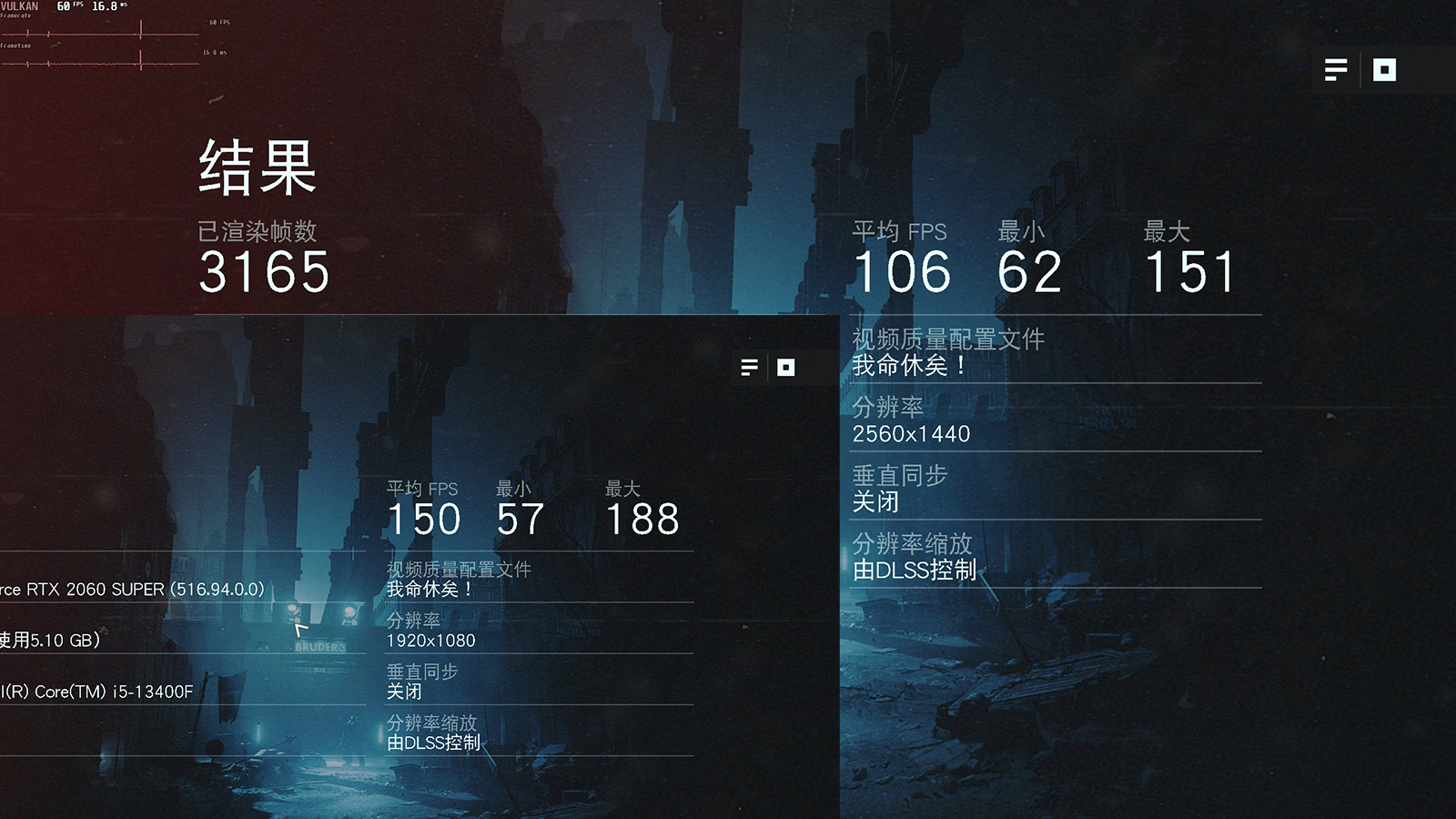Click the i5-13400F CPU name text
This screenshot has width=1456, height=819.
[96, 692]
